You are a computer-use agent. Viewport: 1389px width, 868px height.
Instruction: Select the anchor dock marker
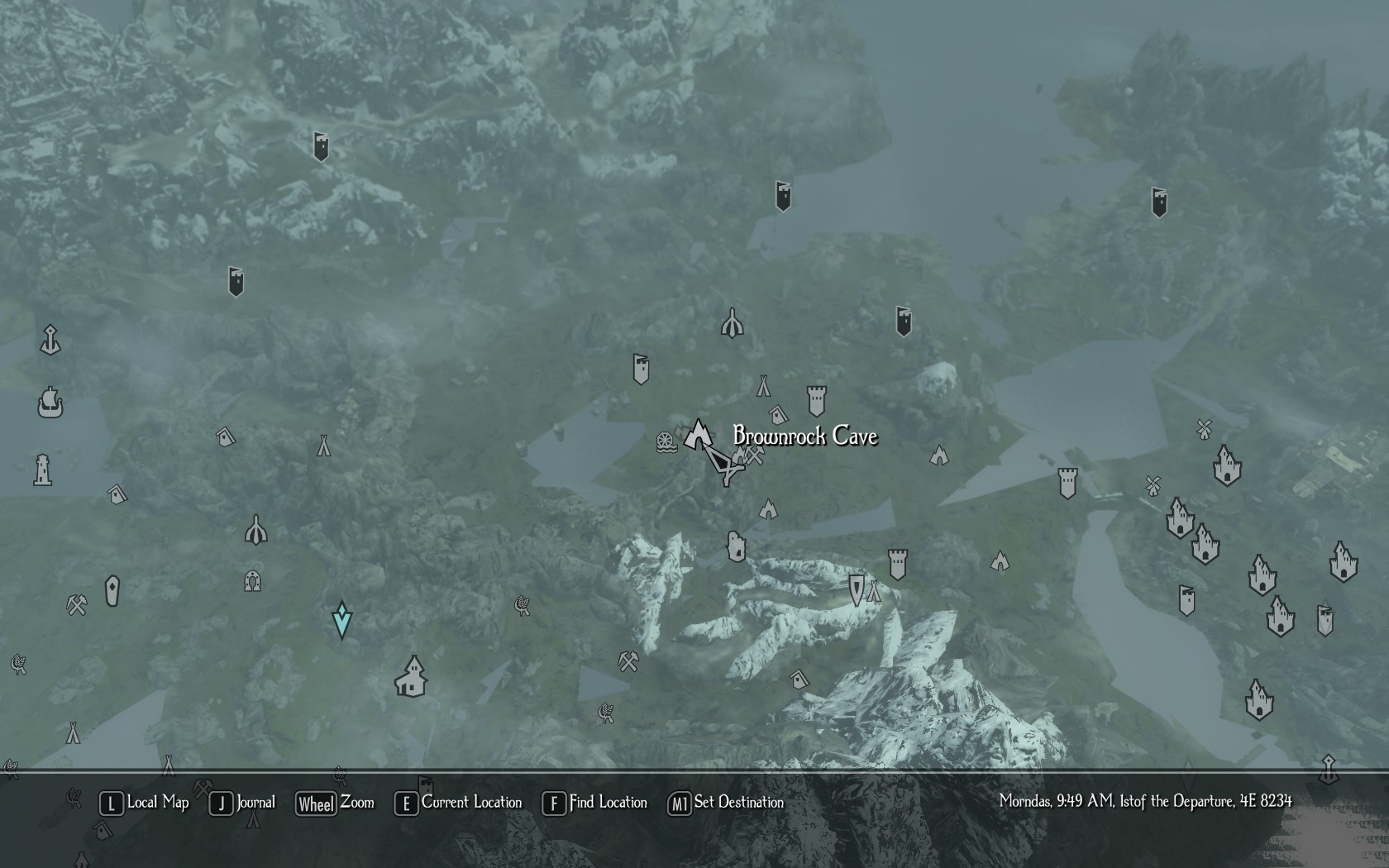(x=50, y=340)
